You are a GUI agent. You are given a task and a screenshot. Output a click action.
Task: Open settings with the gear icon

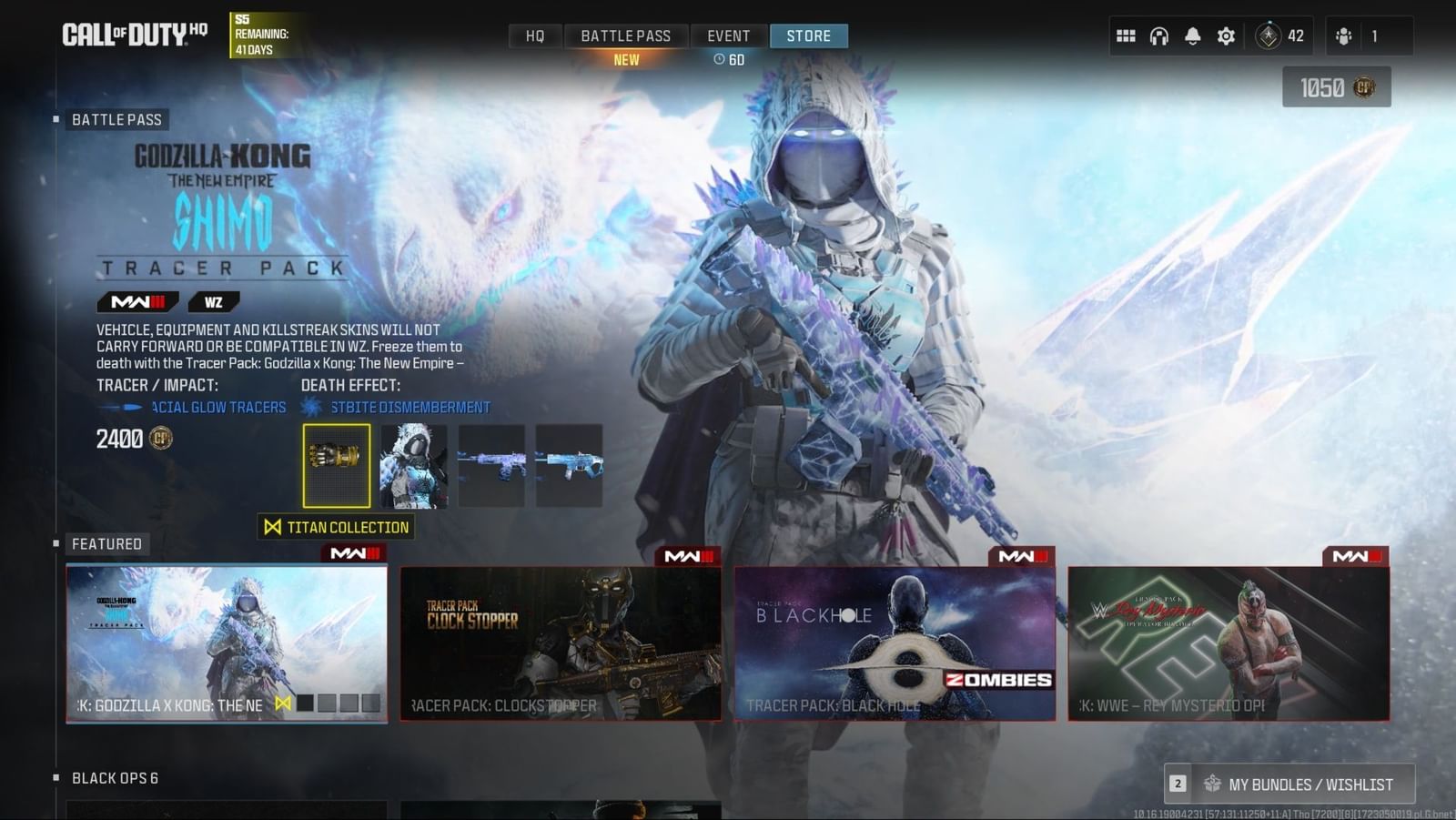(x=1224, y=35)
